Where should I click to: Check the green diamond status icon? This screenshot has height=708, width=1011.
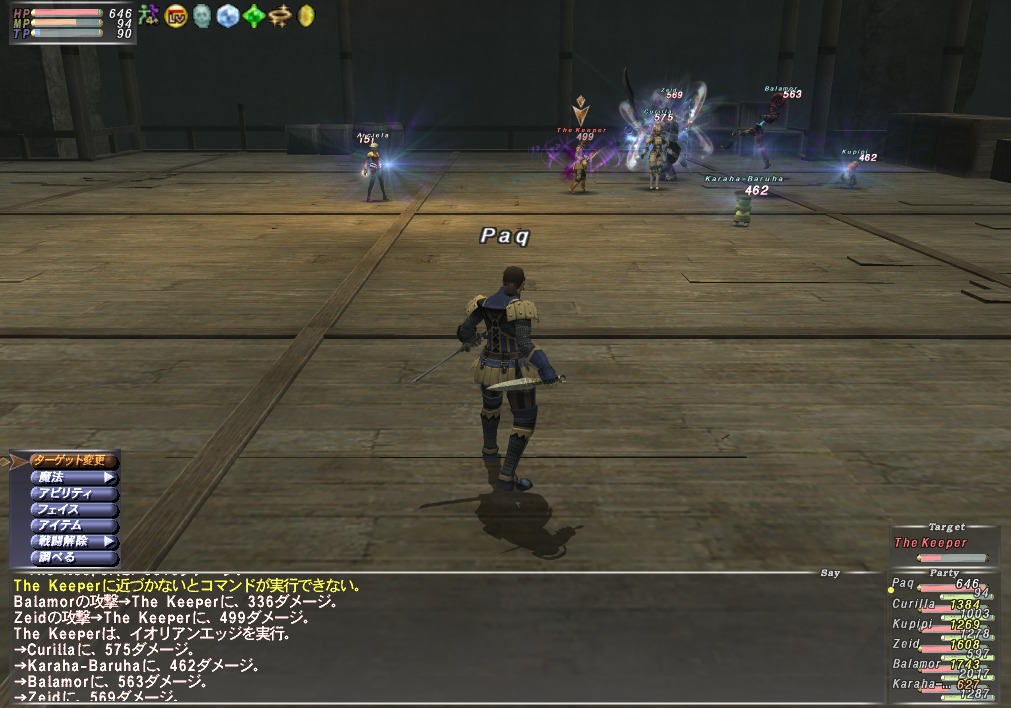coord(254,15)
